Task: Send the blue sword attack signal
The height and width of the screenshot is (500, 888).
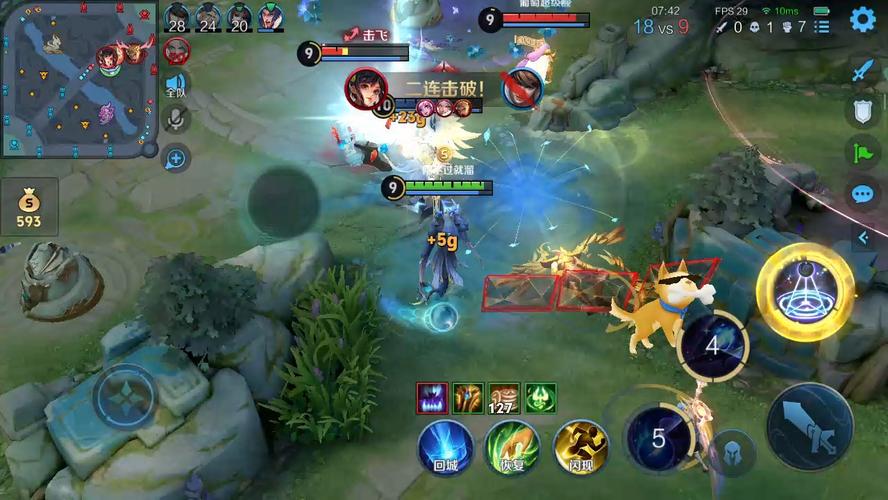Action: coord(862,72)
